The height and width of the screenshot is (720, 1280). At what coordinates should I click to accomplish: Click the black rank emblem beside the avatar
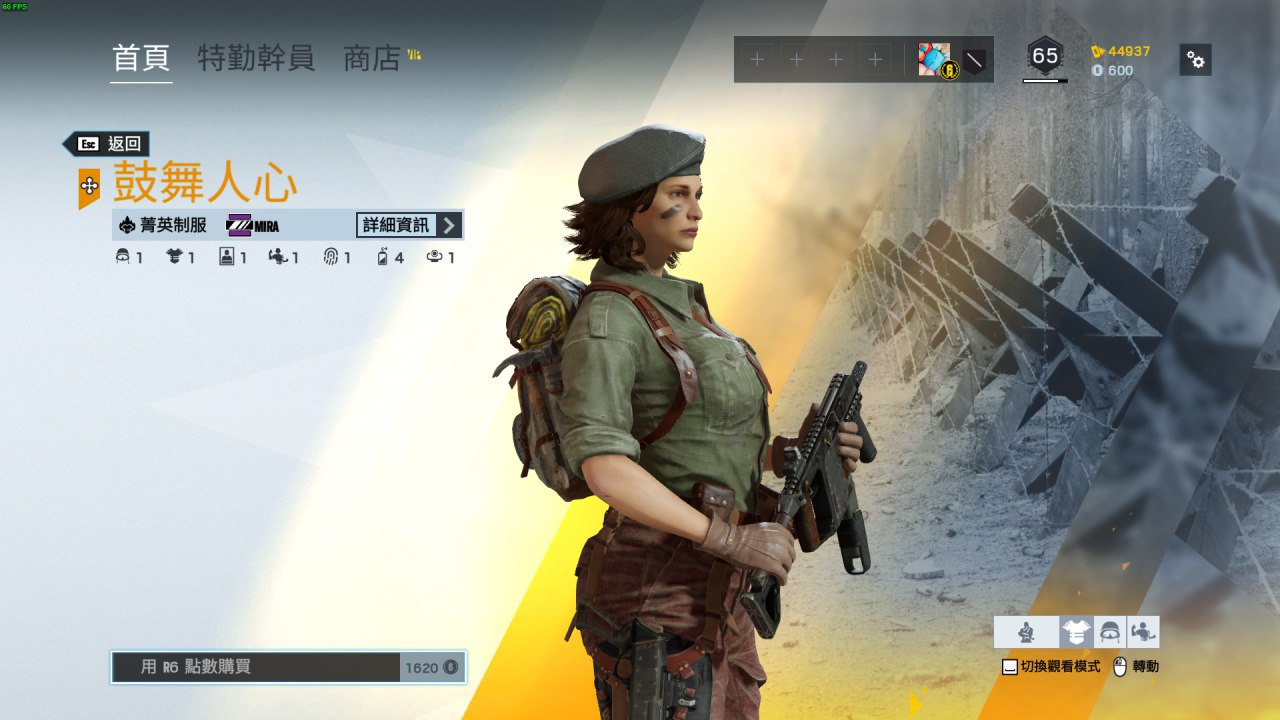pyautogui.click(x=974, y=61)
